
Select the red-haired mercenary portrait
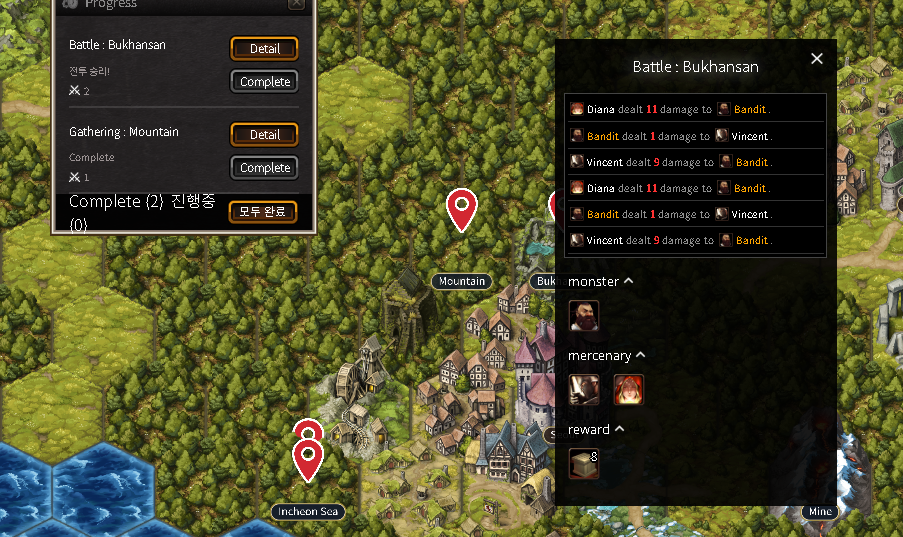point(628,390)
